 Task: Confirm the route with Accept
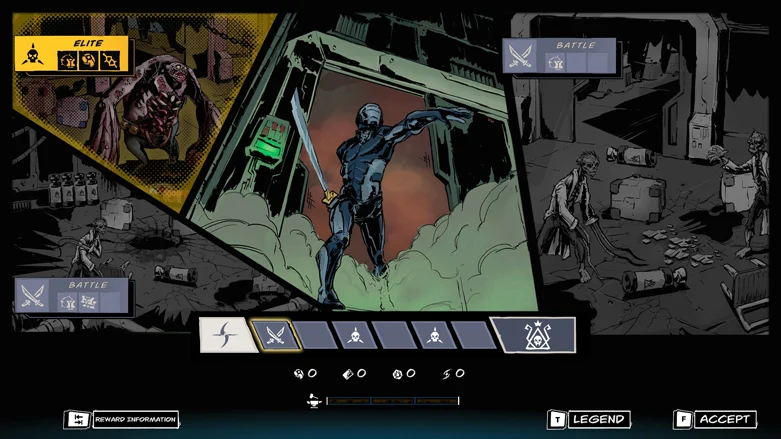click(715, 419)
